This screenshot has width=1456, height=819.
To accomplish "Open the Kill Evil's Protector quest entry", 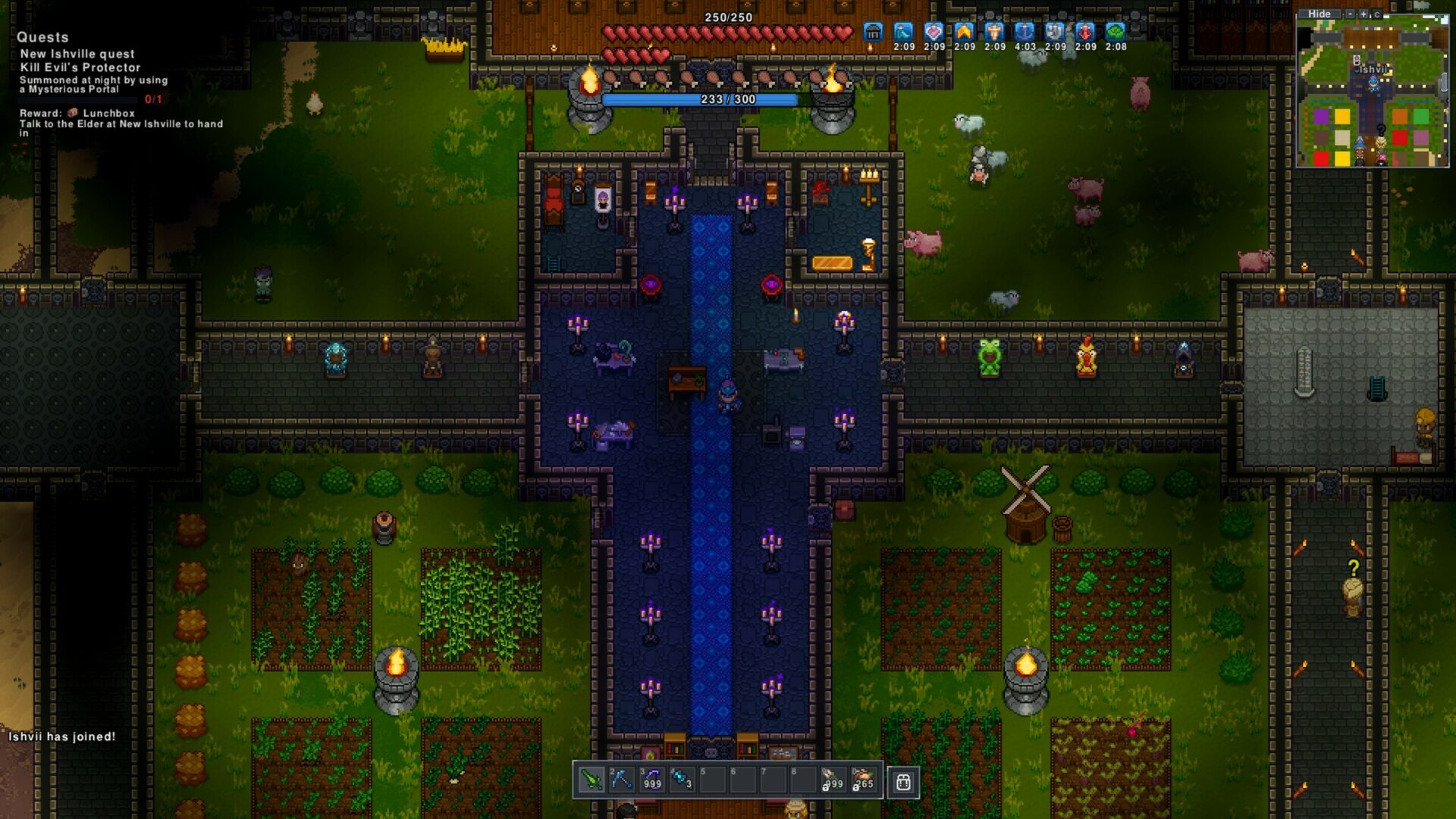I will tap(80, 67).
